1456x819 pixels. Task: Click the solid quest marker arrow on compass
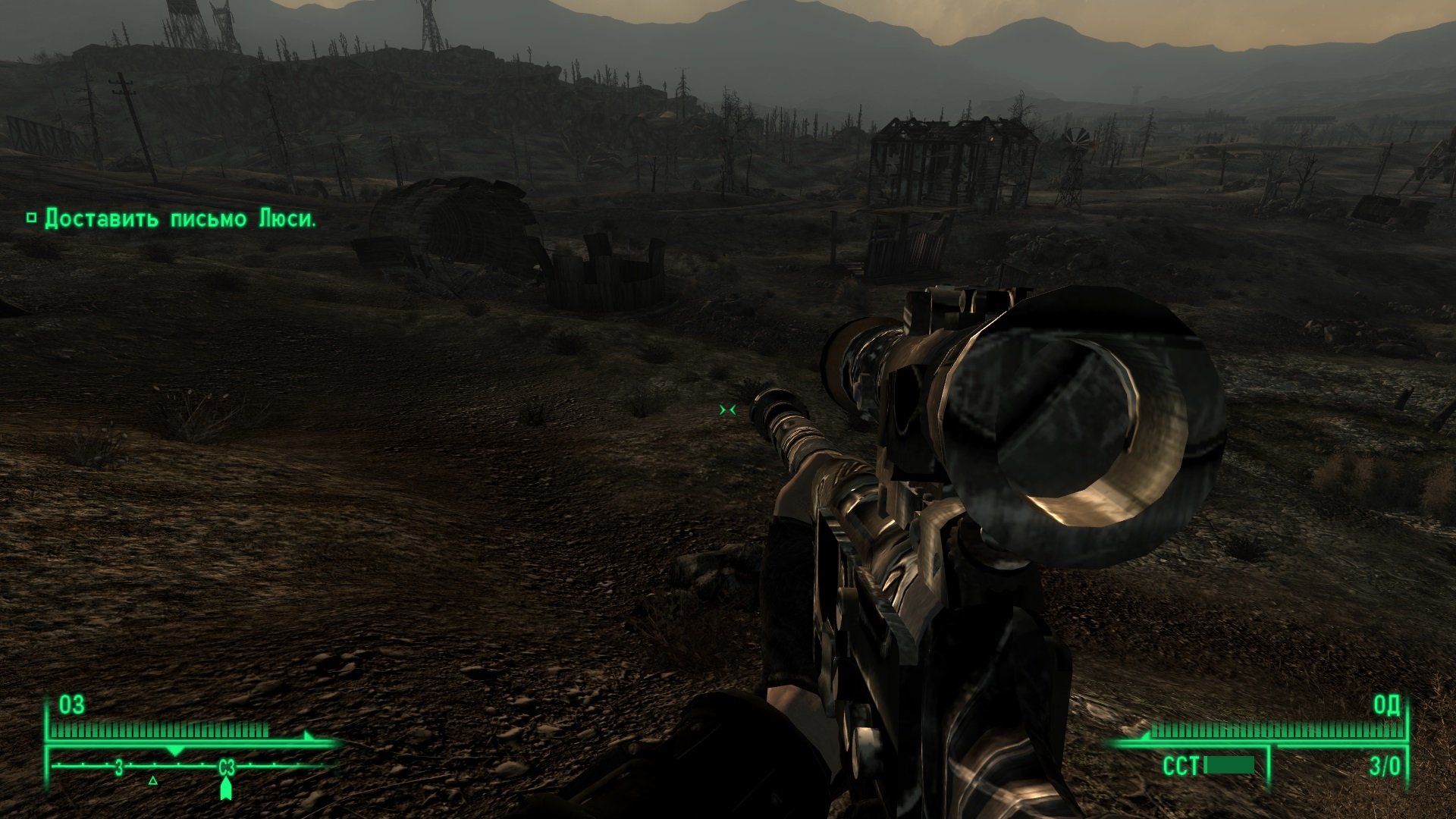pos(225,789)
